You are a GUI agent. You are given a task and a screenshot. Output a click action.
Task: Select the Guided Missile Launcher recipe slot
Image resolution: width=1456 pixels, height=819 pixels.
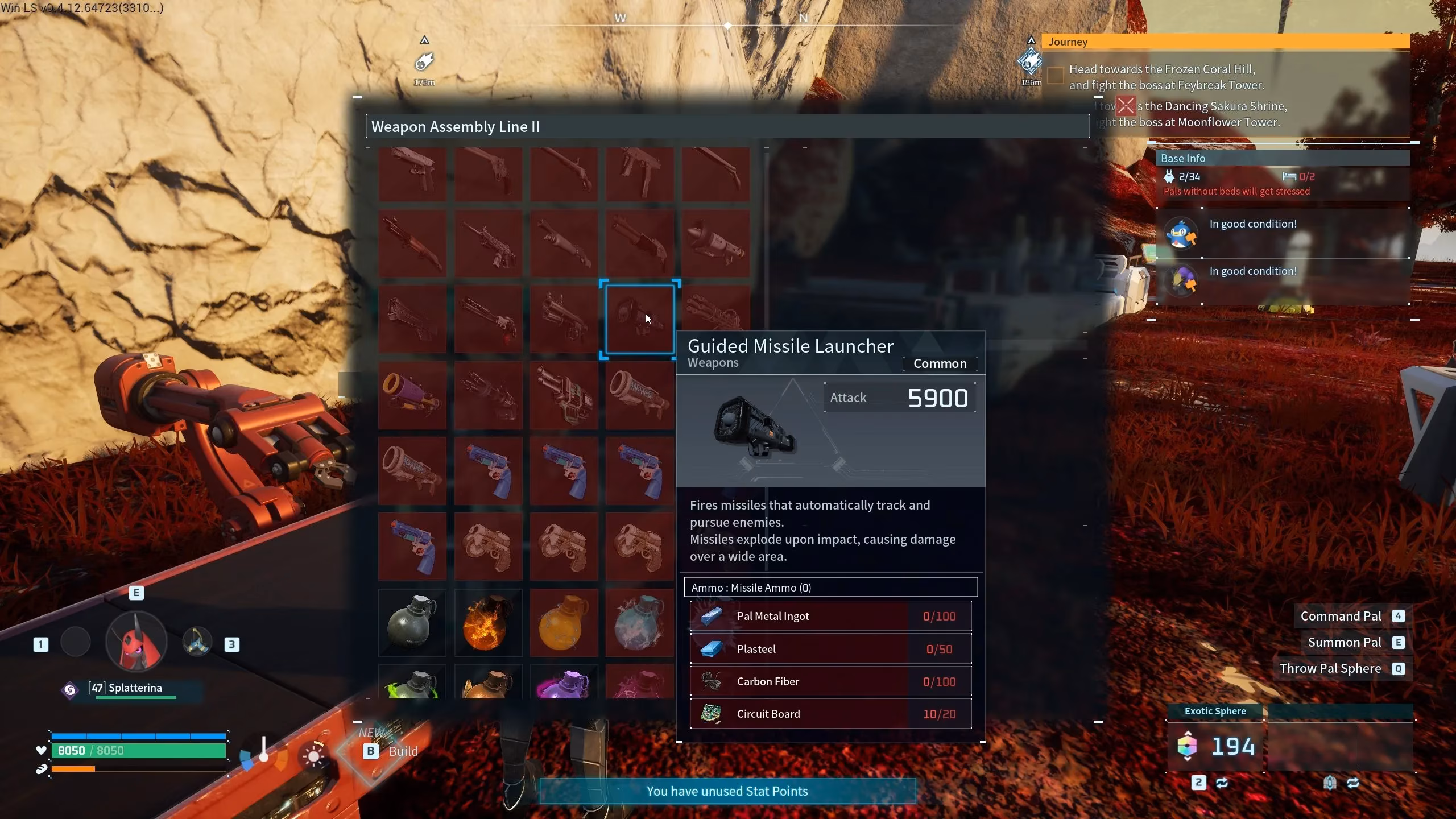(x=640, y=320)
